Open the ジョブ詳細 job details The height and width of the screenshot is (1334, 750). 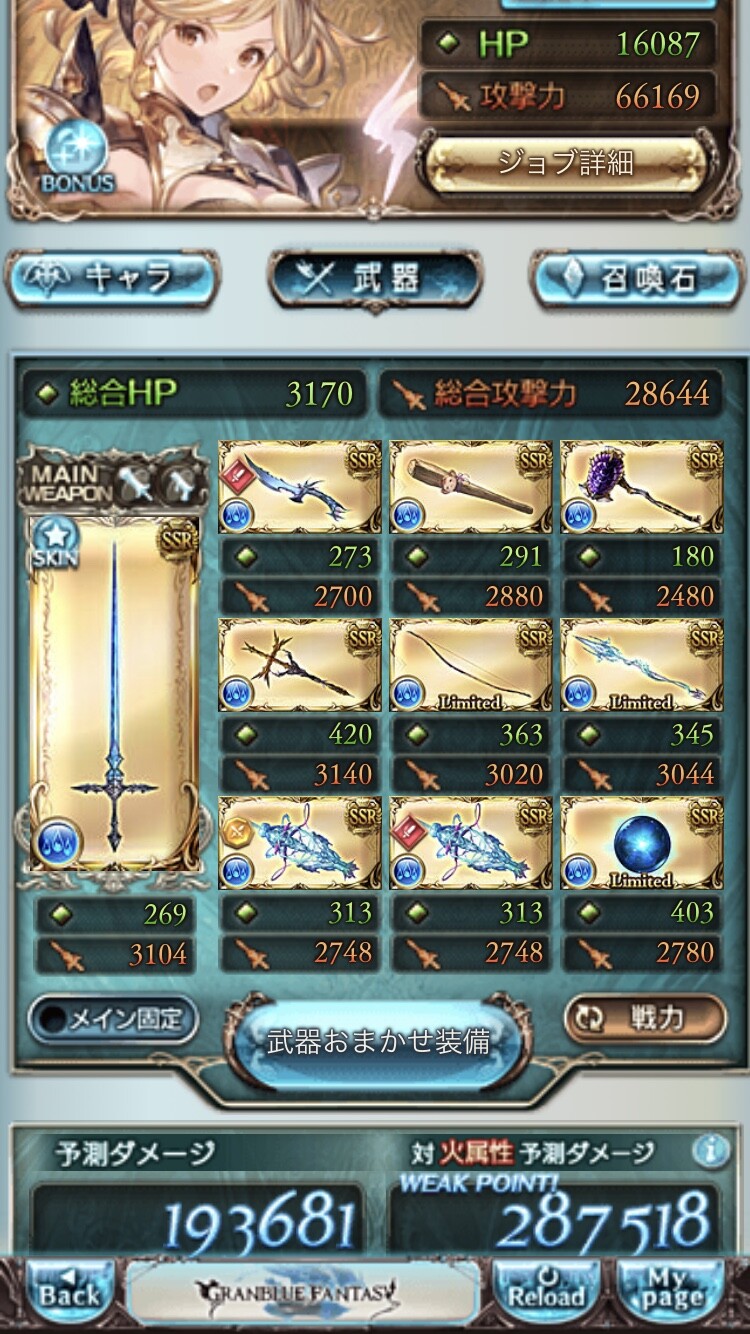tap(566, 162)
